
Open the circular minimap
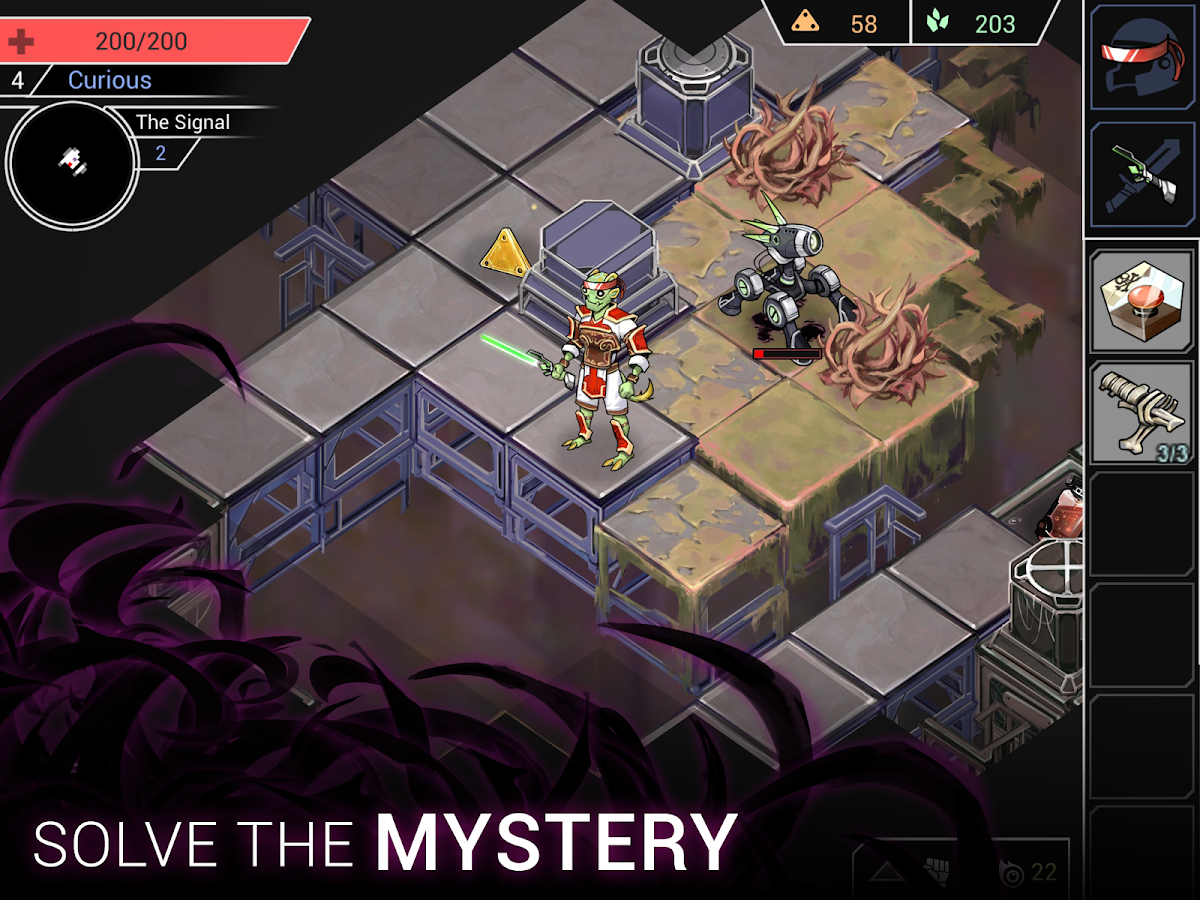(x=71, y=158)
